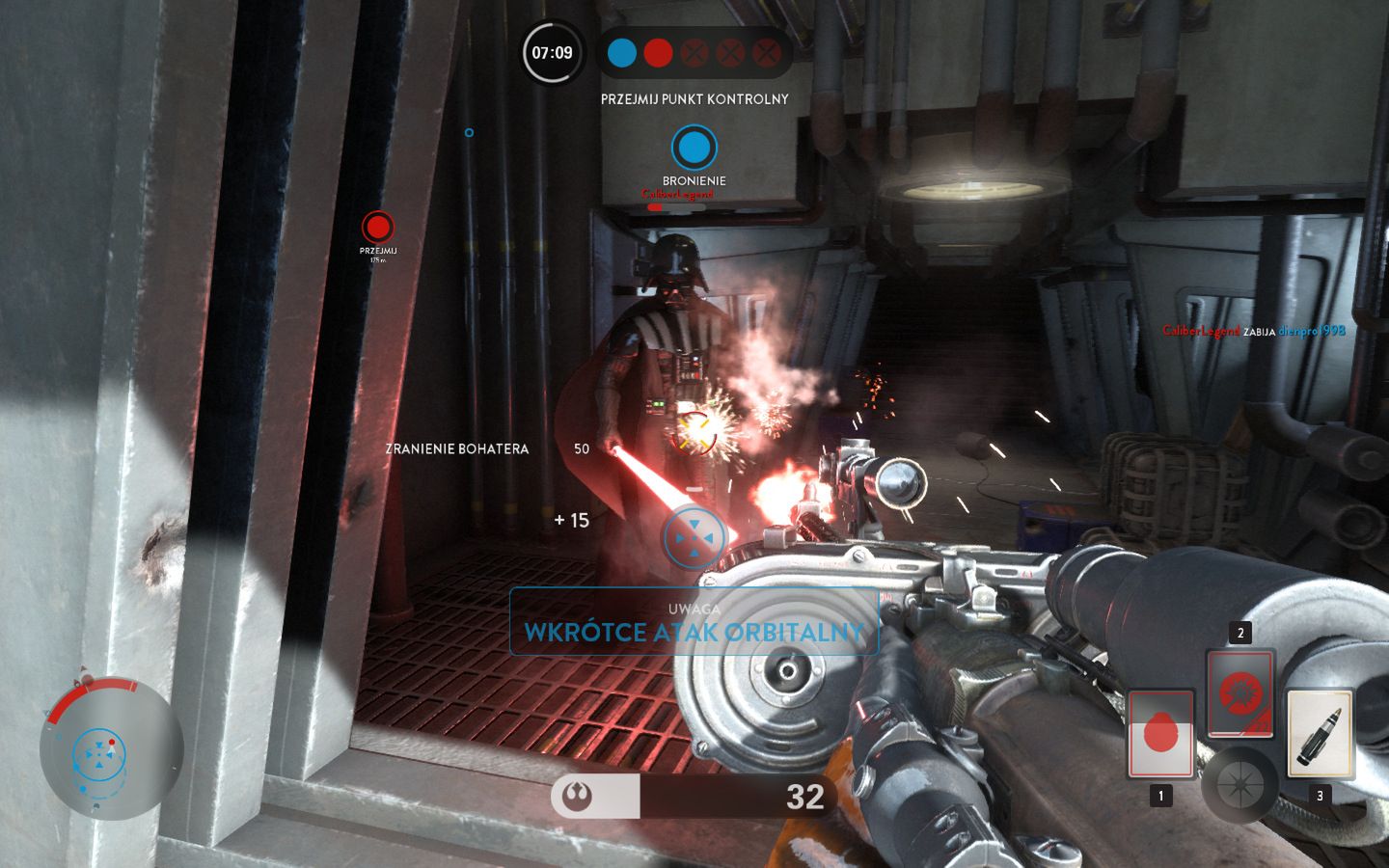The height and width of the screenshot is (868, 1389).
Task: Toggle the red control point indicator
Action: 658,52
